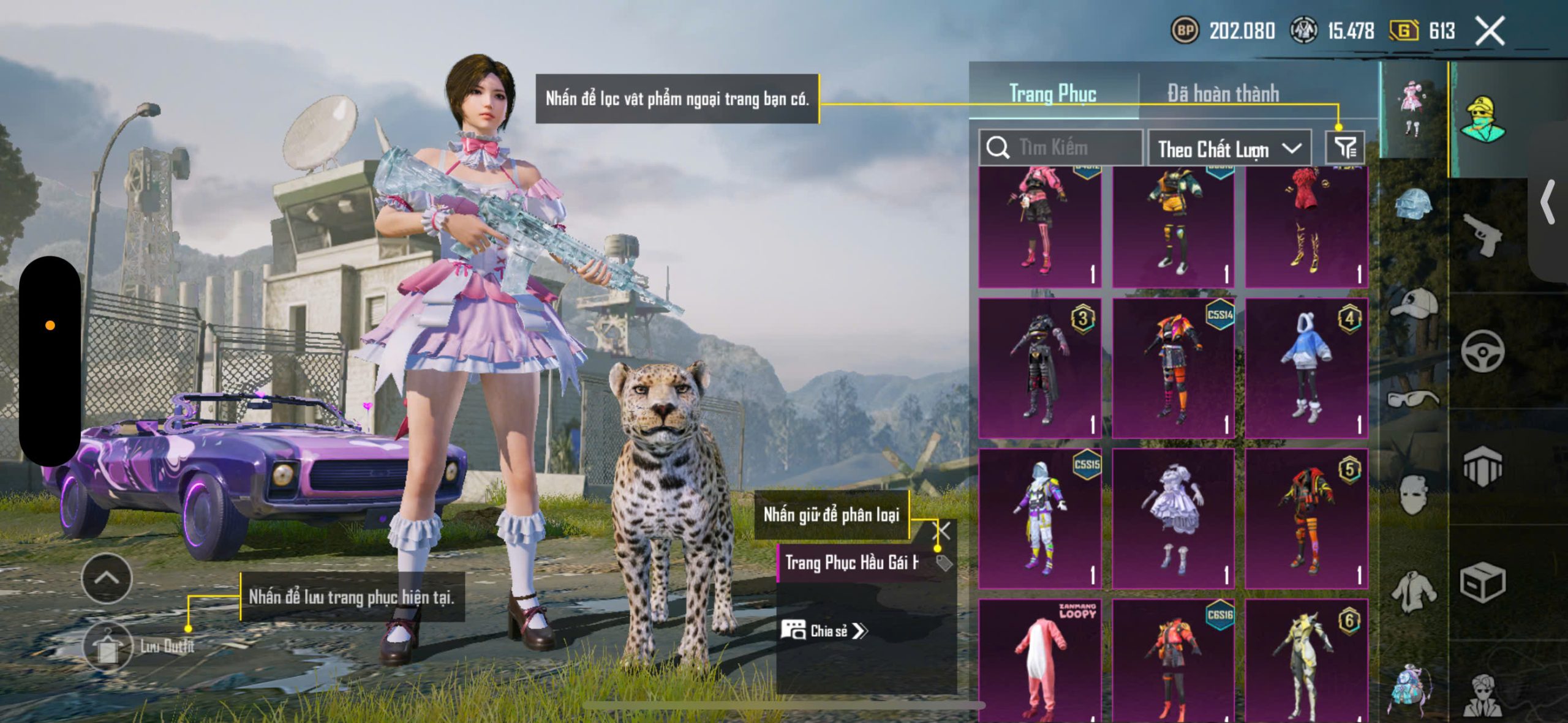Screen dimensions: 1568x723
Task: Pick the C5S15 white hooded outfit
Action: point(1039,518)
